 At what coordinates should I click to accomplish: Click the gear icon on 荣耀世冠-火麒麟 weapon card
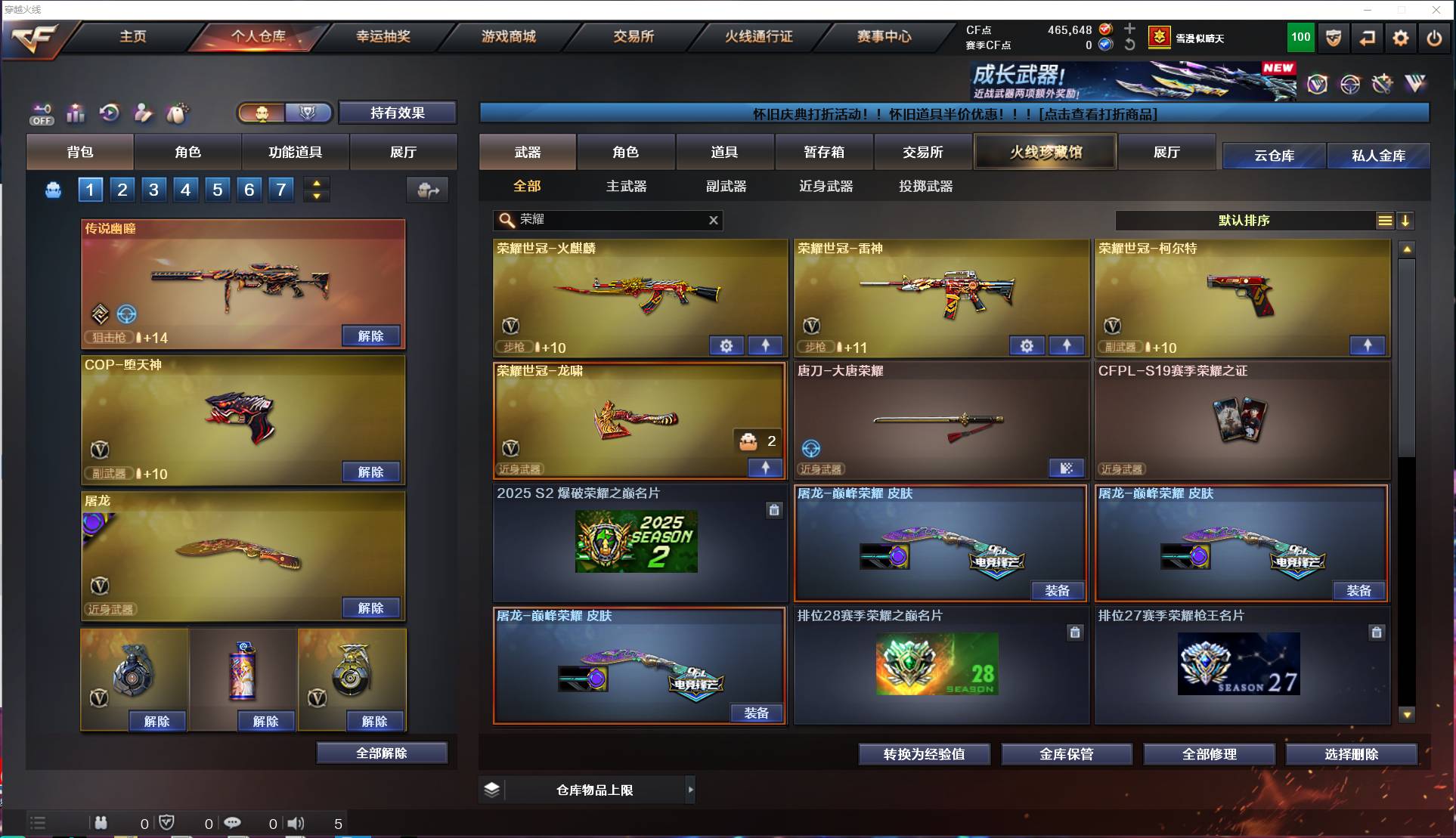point(726,345)
